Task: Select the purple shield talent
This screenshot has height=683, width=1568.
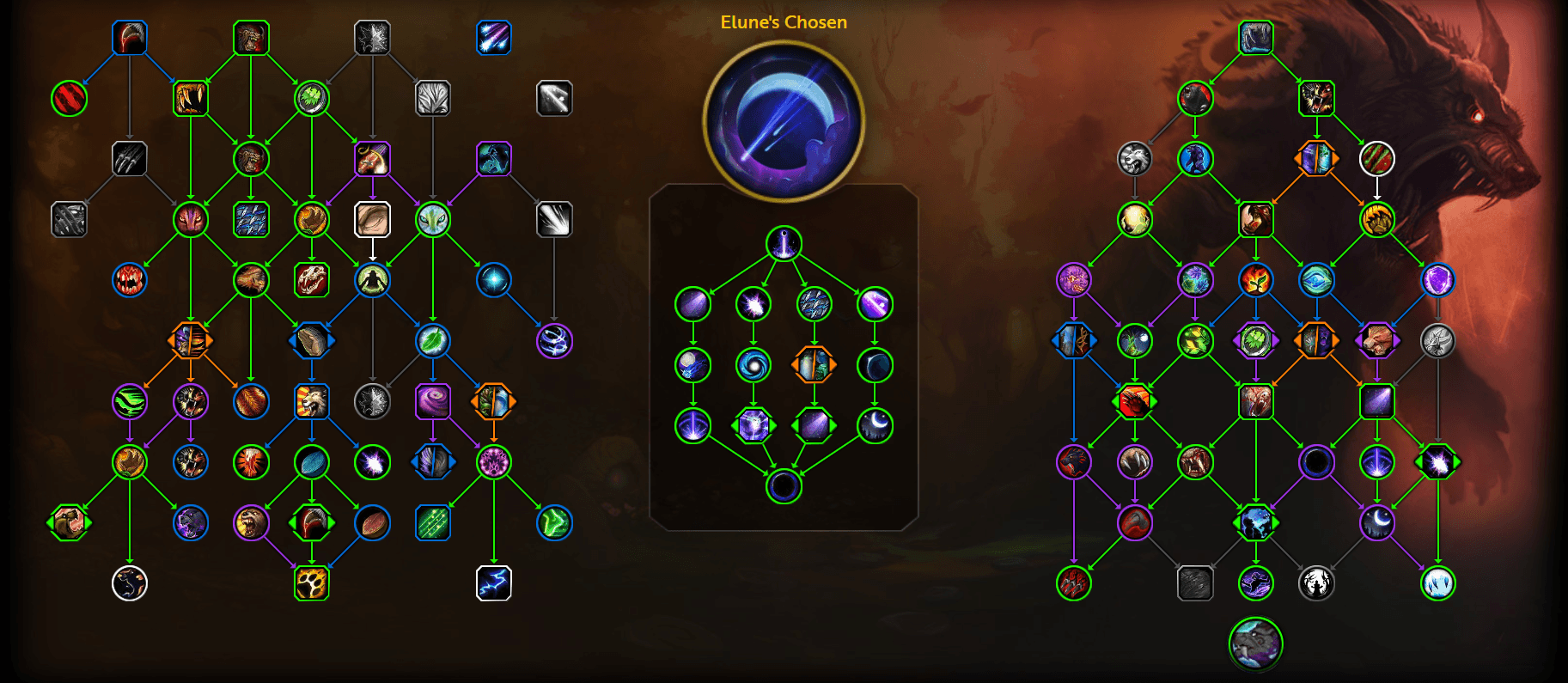Action: pos(1437,280)
